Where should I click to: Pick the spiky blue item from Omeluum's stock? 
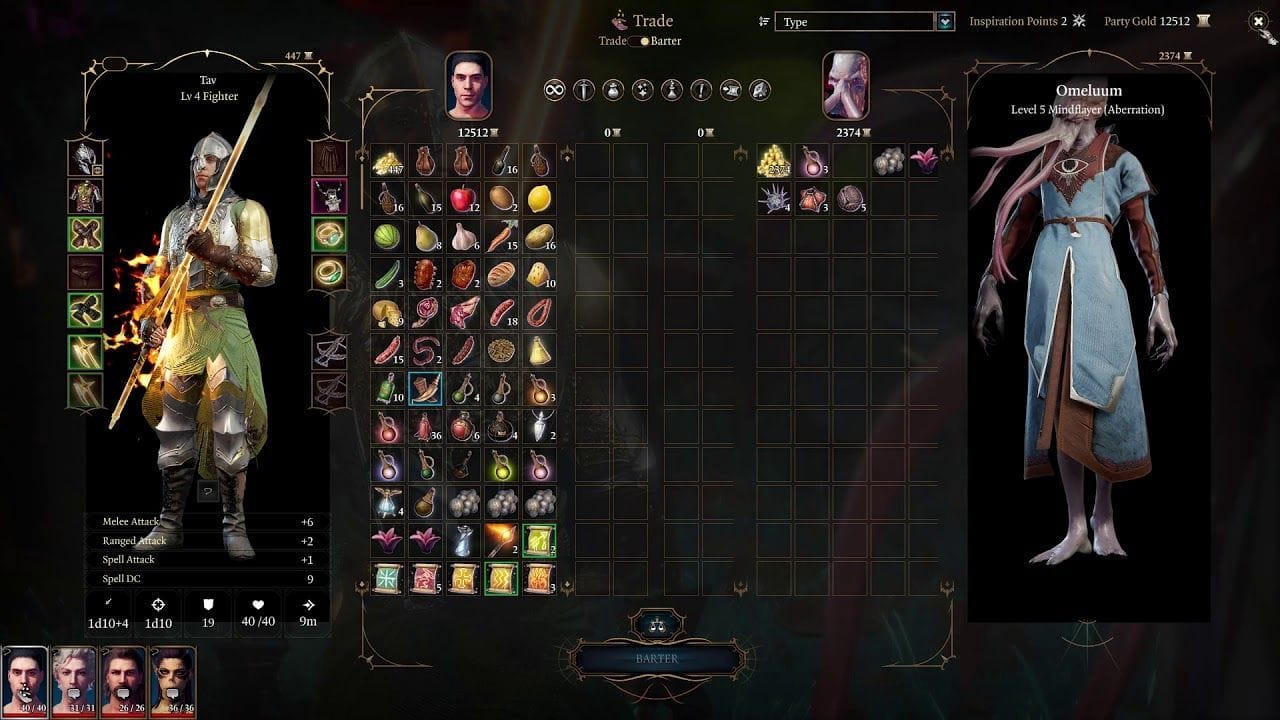point(772,198)
